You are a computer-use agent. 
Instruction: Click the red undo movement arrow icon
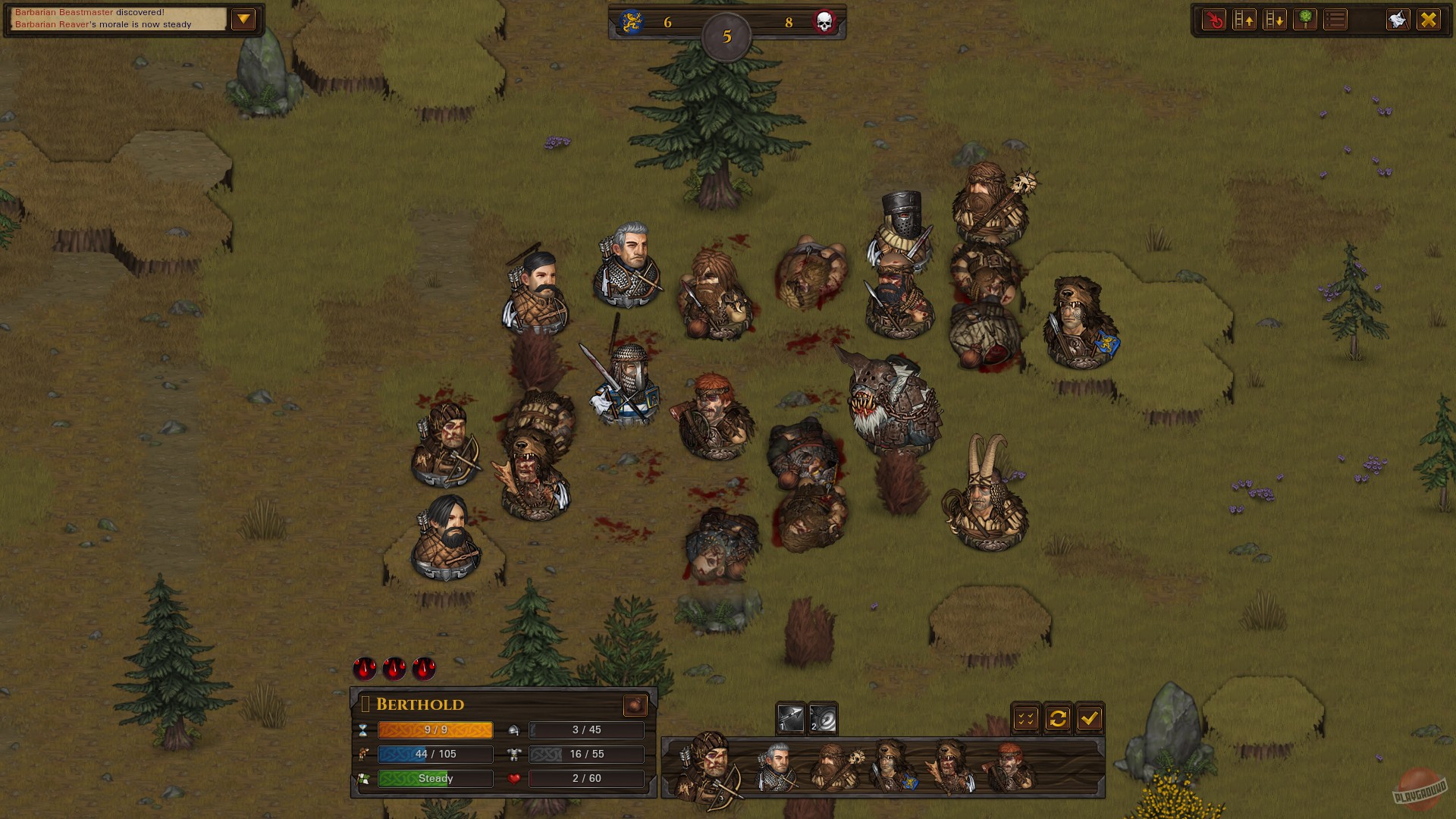[x=1215, y=19]
